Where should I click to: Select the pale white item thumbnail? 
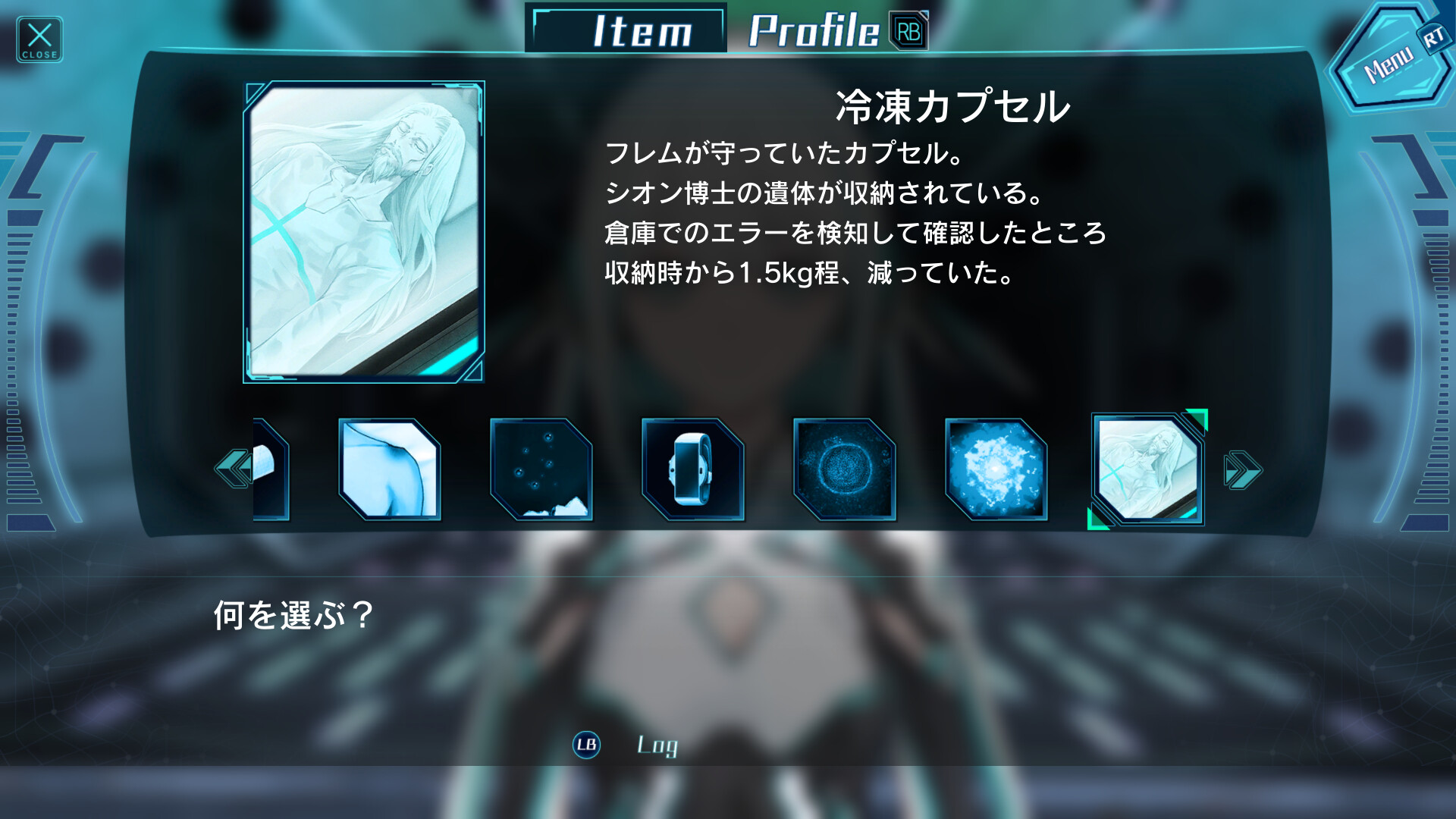pos(388,468)
